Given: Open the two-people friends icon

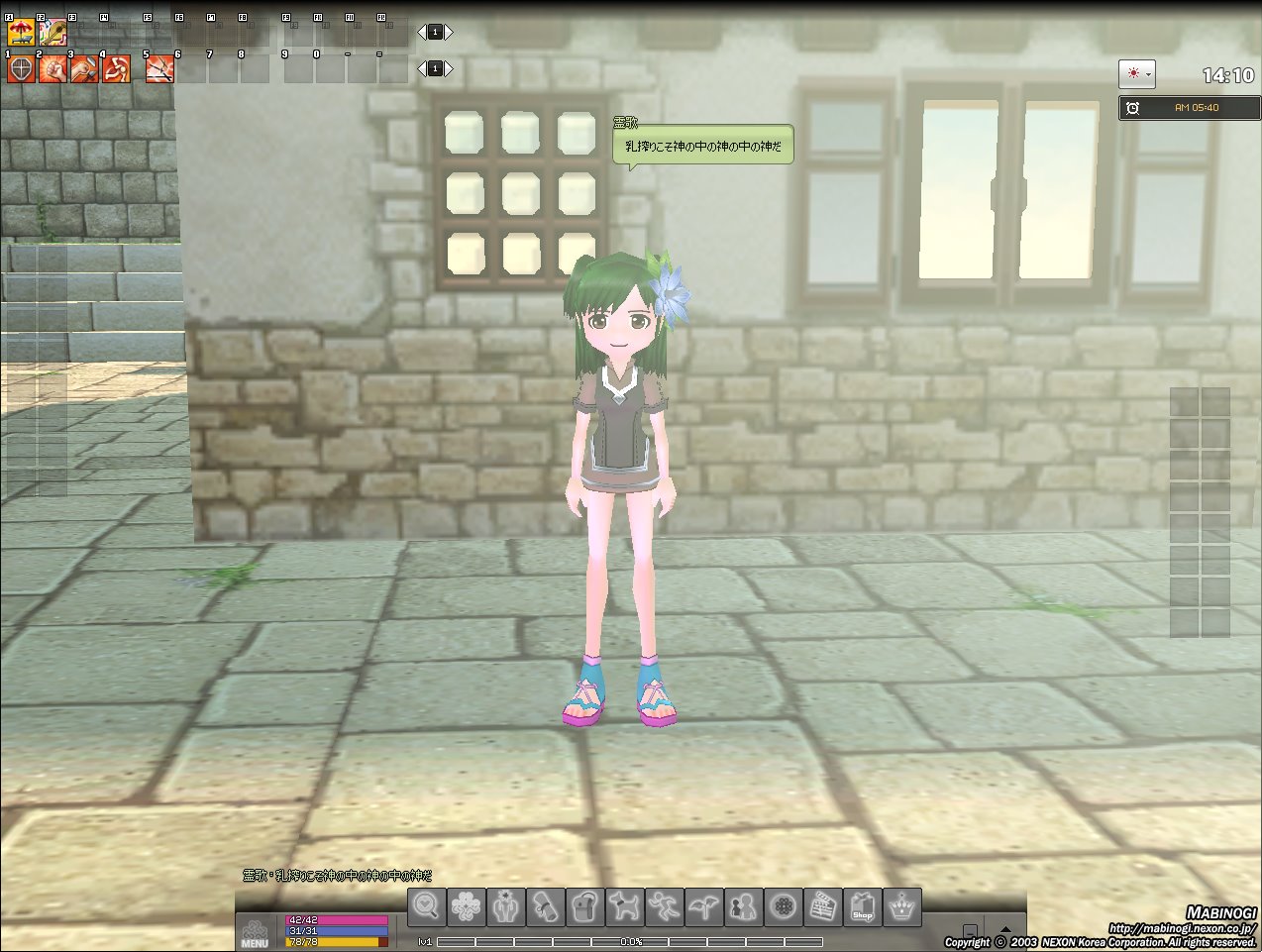Looking at the screenshot, I should pos(744,906).
